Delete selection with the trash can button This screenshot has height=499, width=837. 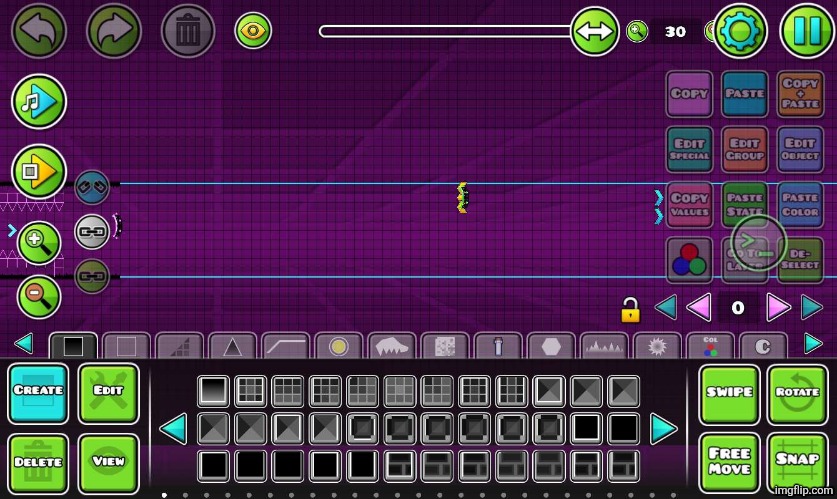click(188, 31)
